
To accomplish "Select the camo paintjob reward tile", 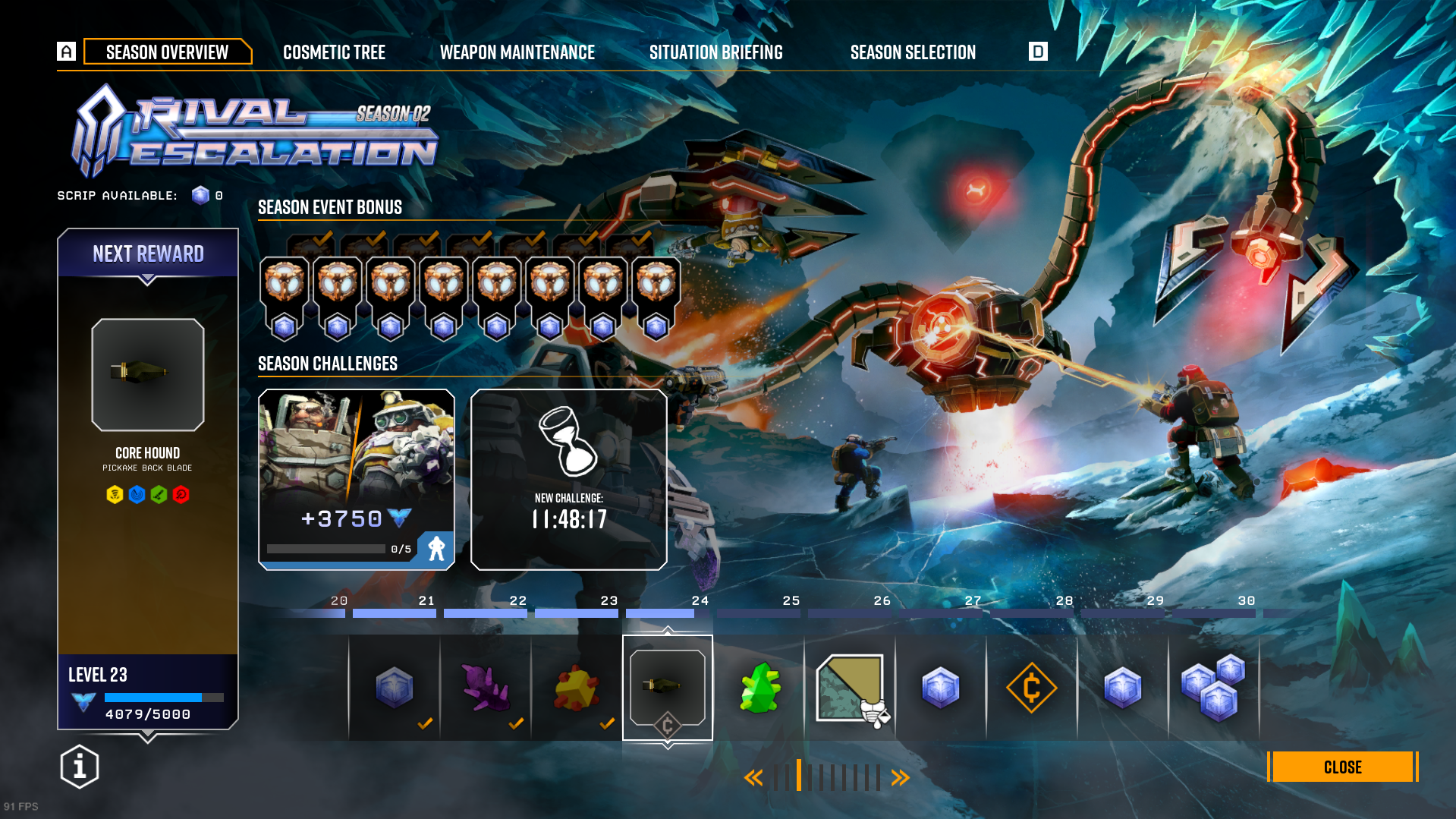I will [851, 688].
